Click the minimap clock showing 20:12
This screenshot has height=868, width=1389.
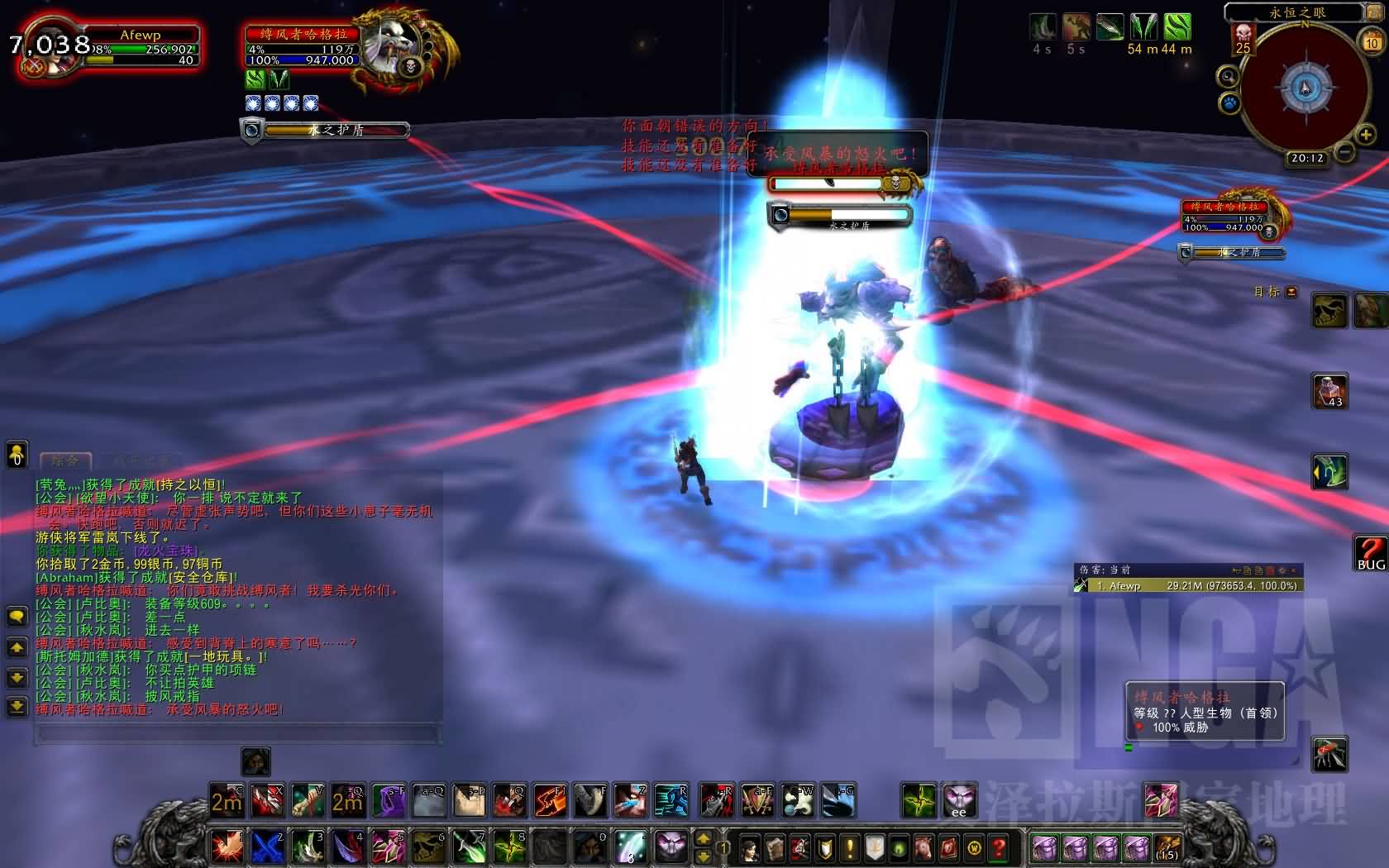[x=1306, y=158]
